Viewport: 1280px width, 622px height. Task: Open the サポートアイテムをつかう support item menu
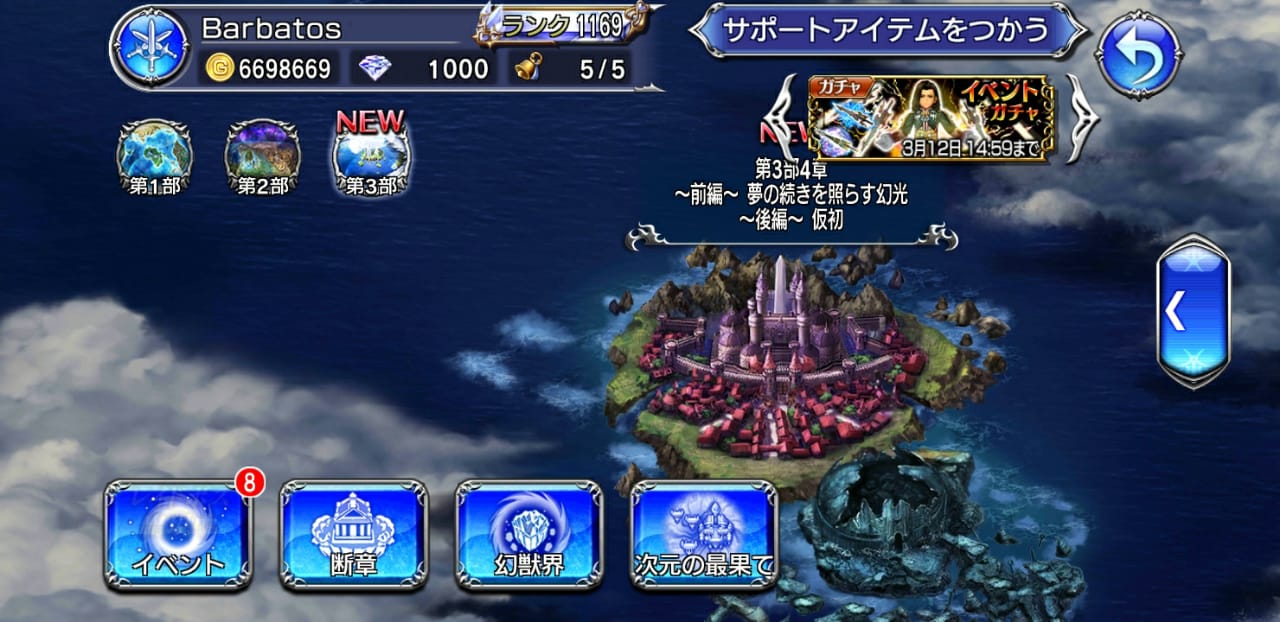(887, 29)
